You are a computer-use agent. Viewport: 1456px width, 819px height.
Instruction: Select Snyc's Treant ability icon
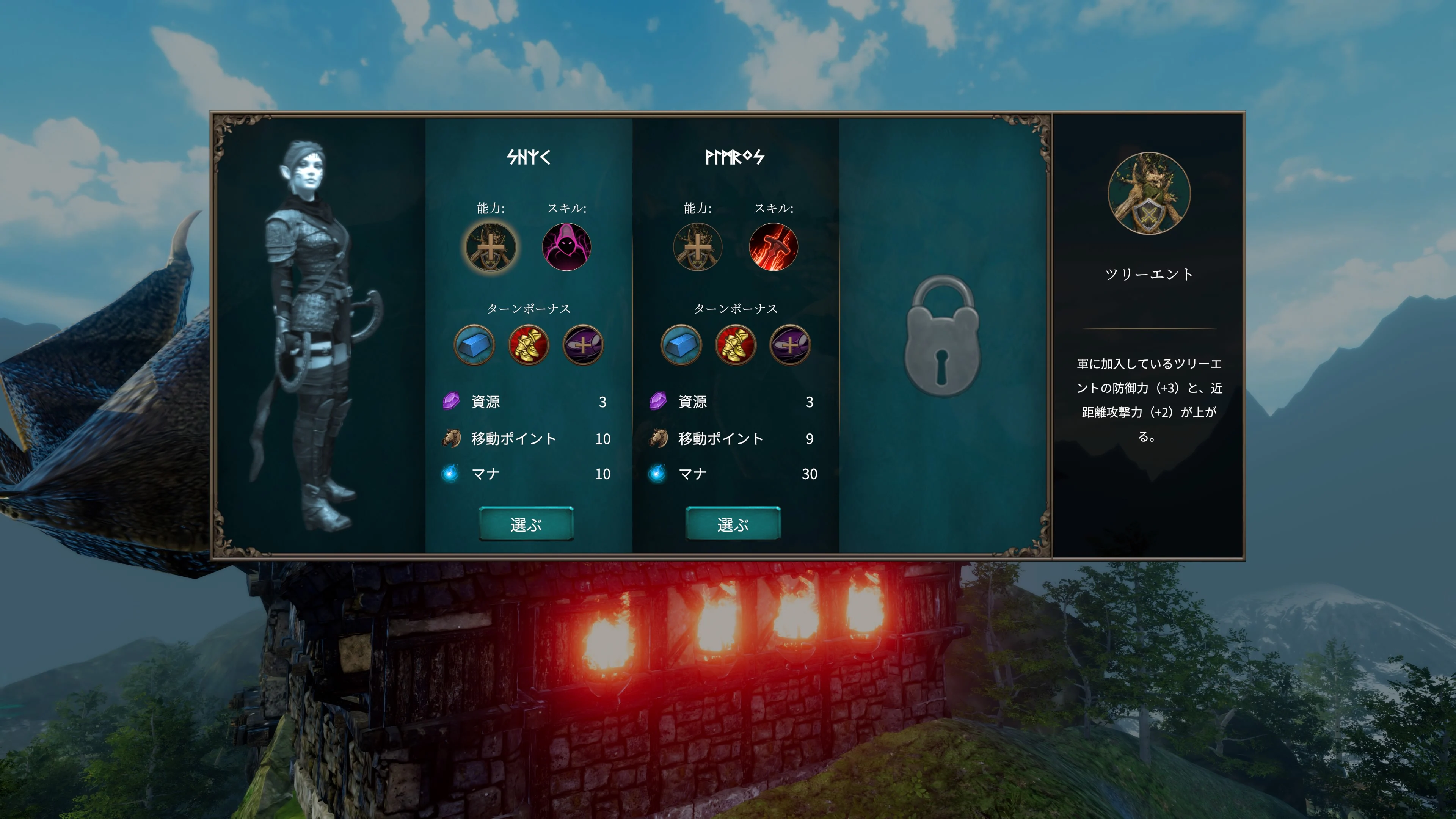pos(491,247)
